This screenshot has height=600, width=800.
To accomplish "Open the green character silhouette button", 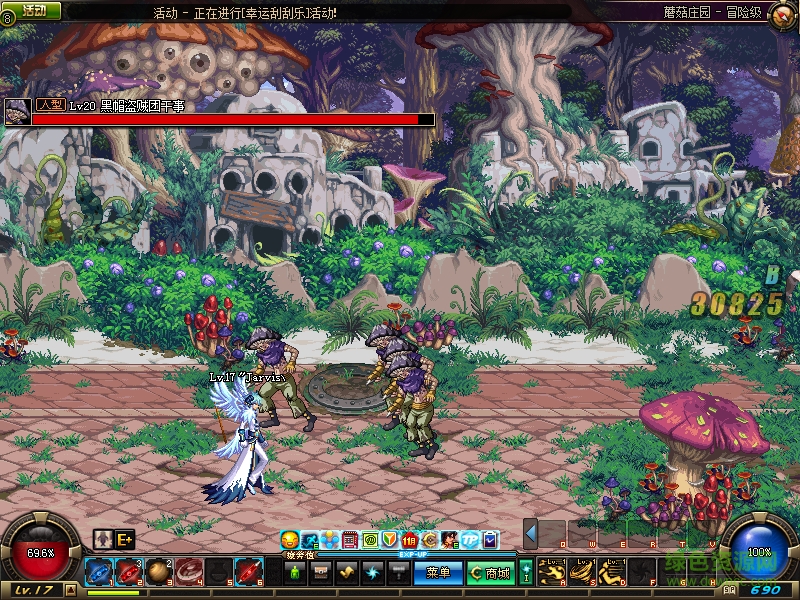I will point(295,573).
